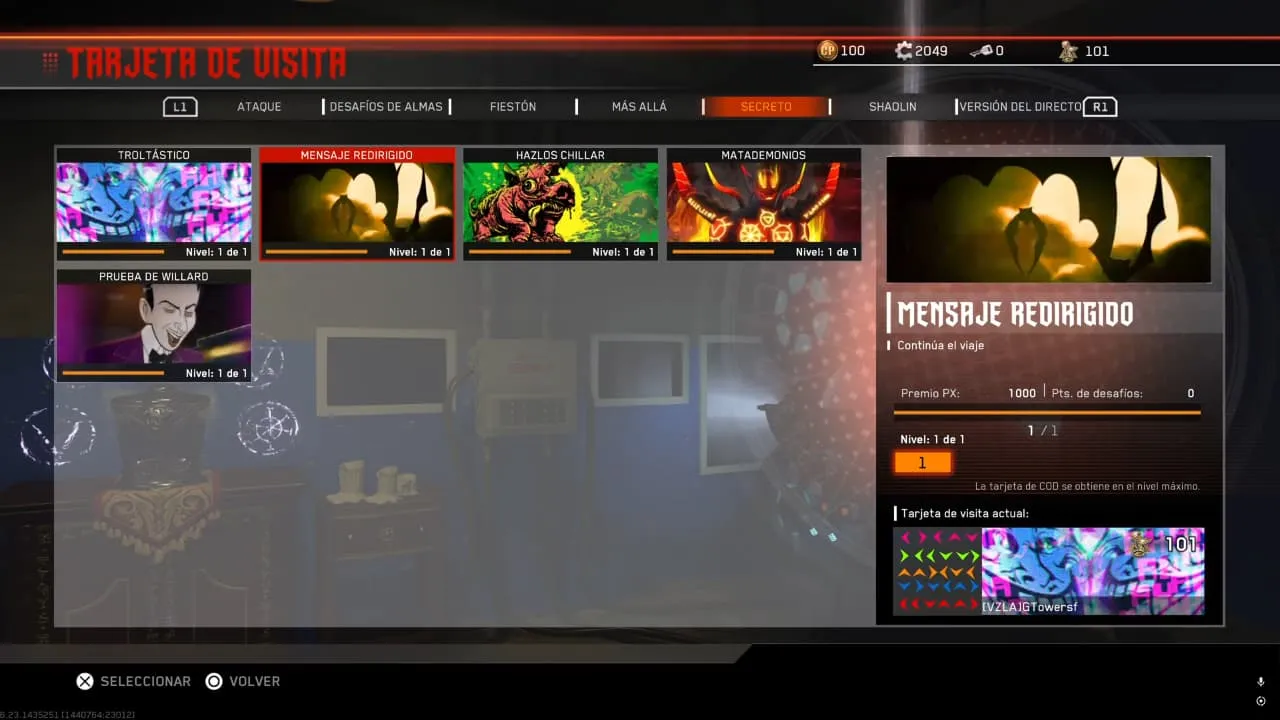Screen dimensions: 1280x720
Task: Switch to the Shaolin tab
Action: [x=892, y=107]
